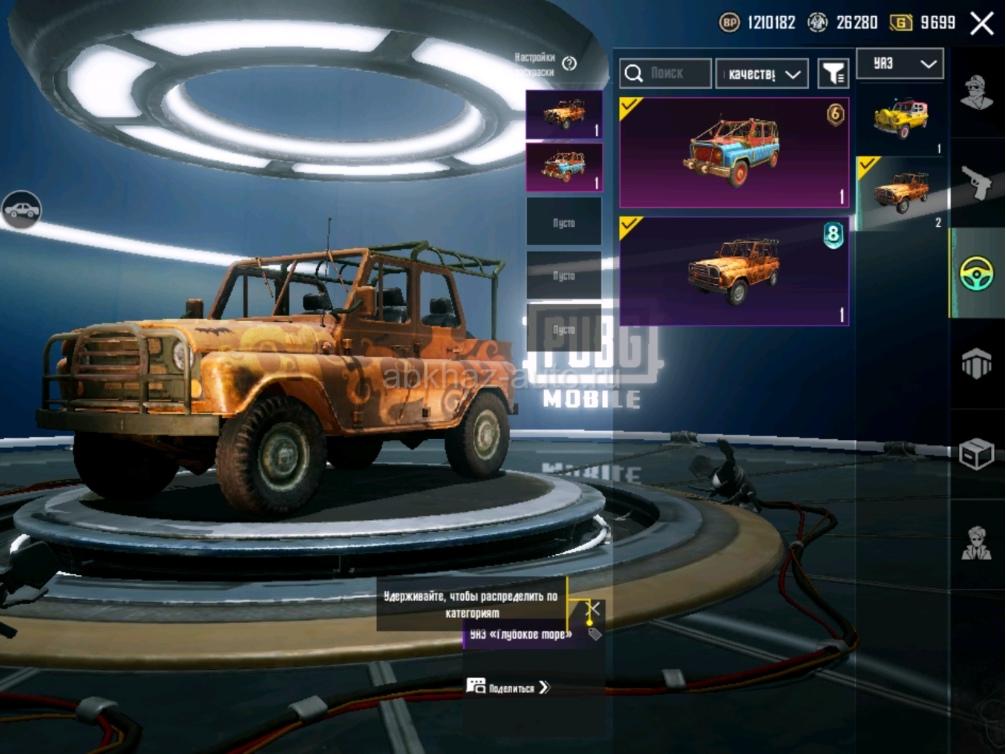
Task: Toggle the car view icon on the left edge
Action: [x=22, y=210]
